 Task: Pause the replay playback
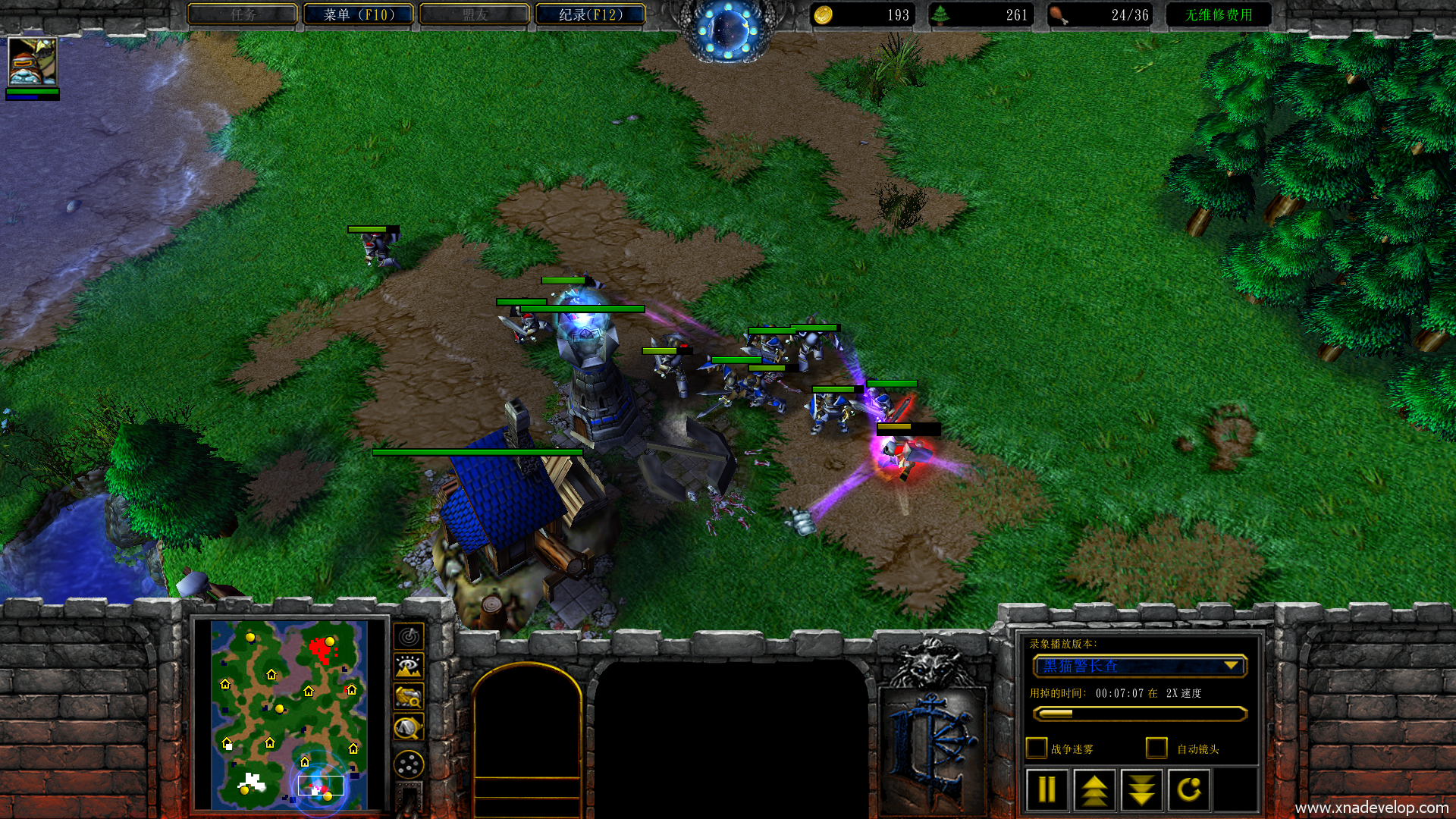1046,790
